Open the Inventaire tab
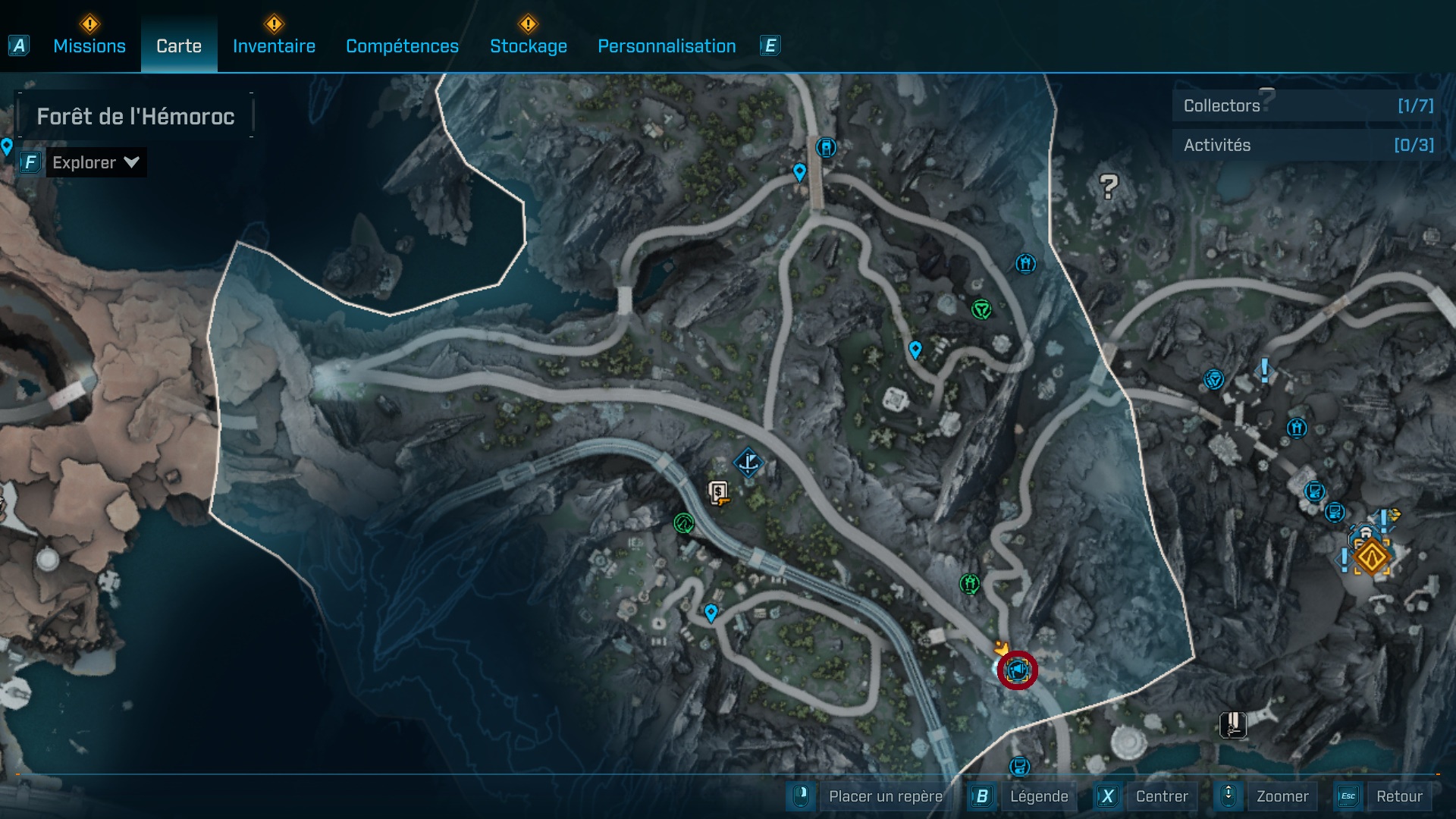This screenshot has width=1456, height=819. click(x=274, y=46)
